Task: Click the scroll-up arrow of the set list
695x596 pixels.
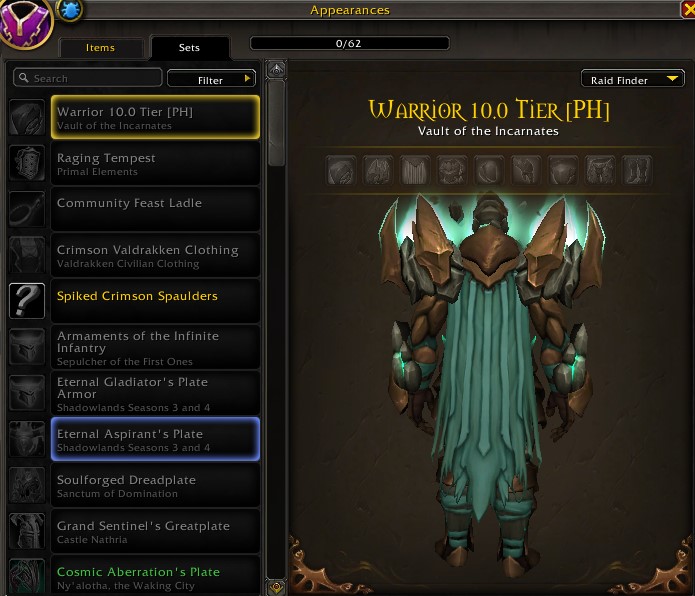Action: 276,70
